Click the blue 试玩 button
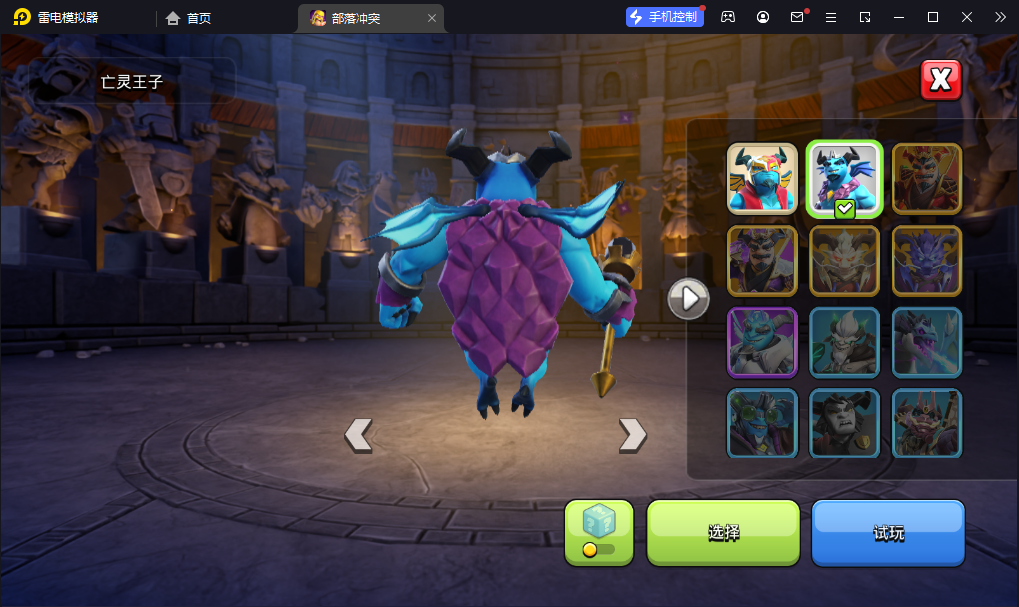The image size is (1019, 607). coord(888,532)
